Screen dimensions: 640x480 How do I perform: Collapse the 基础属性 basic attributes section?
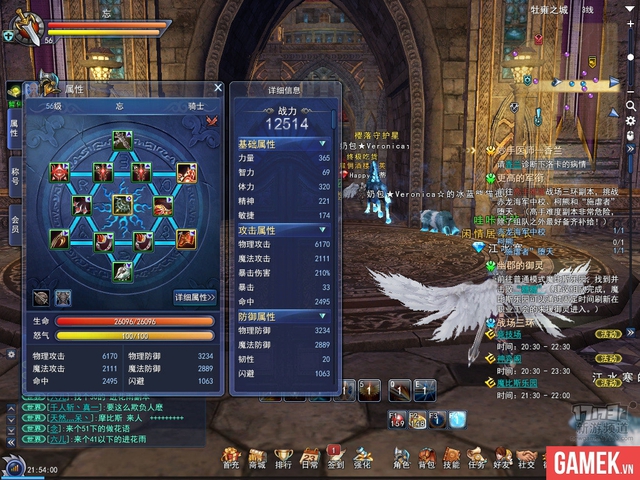(x=323, y=144)
